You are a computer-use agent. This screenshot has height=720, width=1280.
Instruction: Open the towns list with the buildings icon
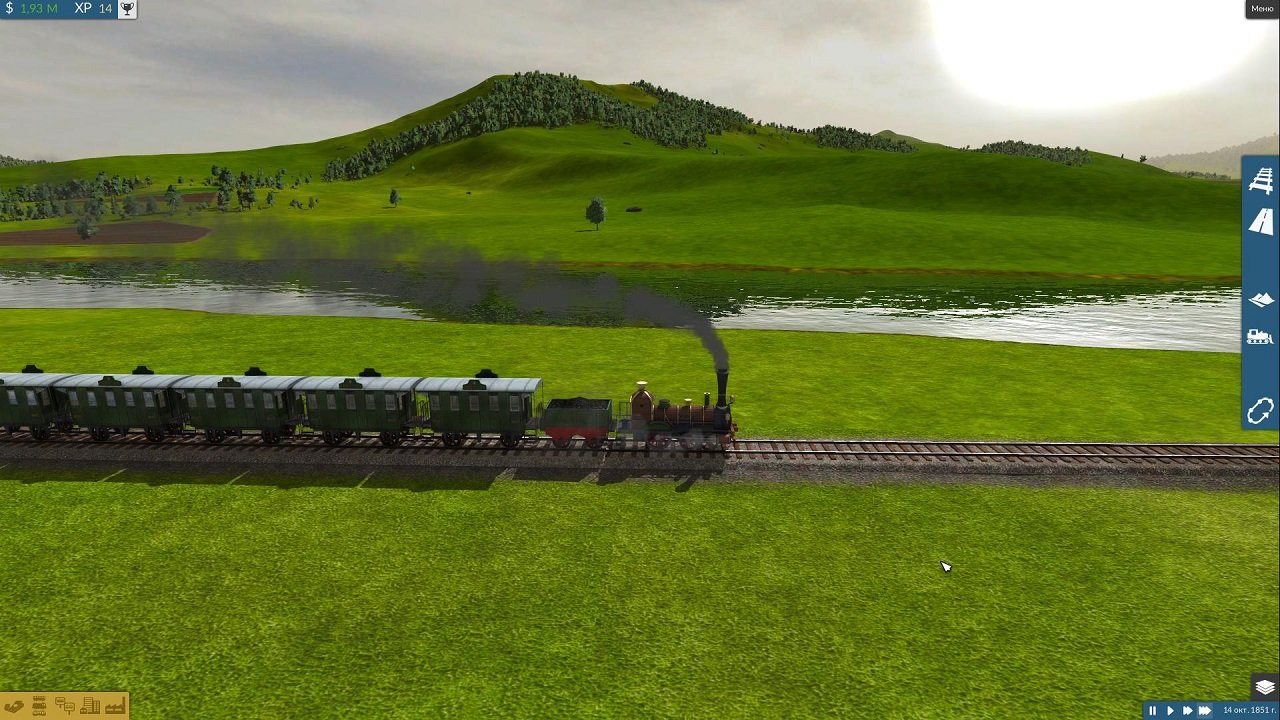point(91,706)
